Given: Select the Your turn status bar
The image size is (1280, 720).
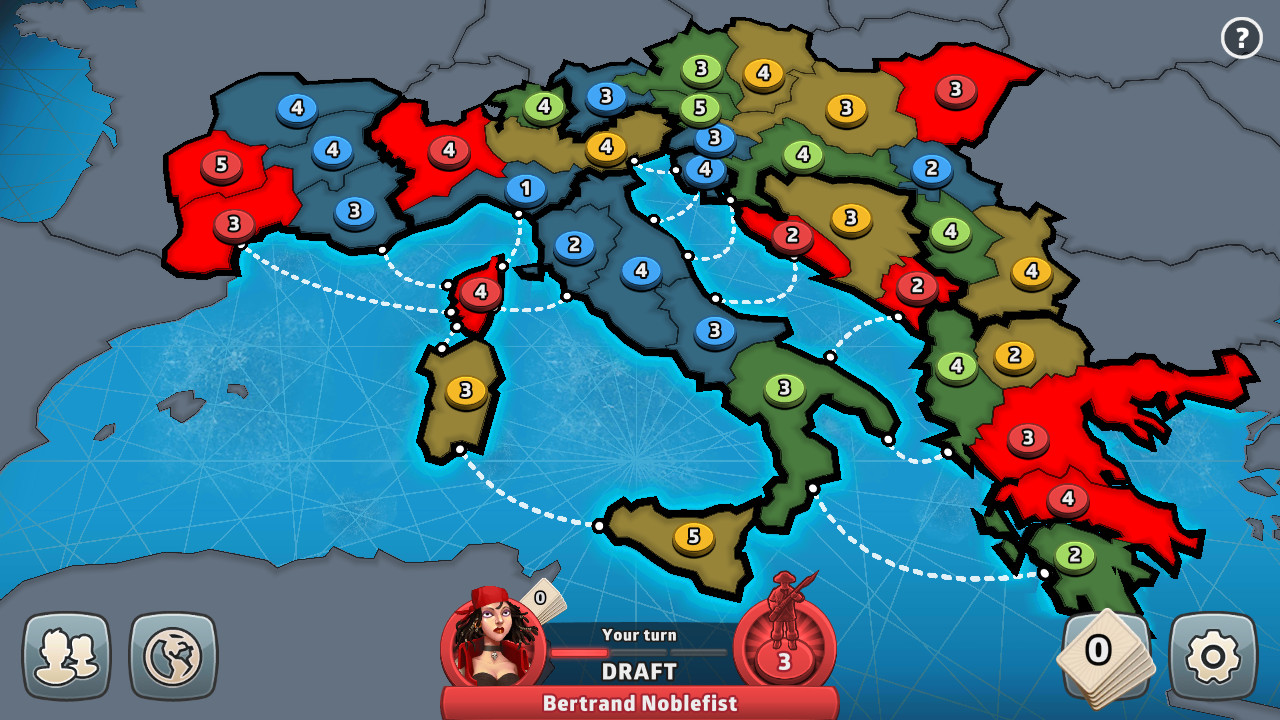Looking at the screenshot, I should [x=640, y=634].
